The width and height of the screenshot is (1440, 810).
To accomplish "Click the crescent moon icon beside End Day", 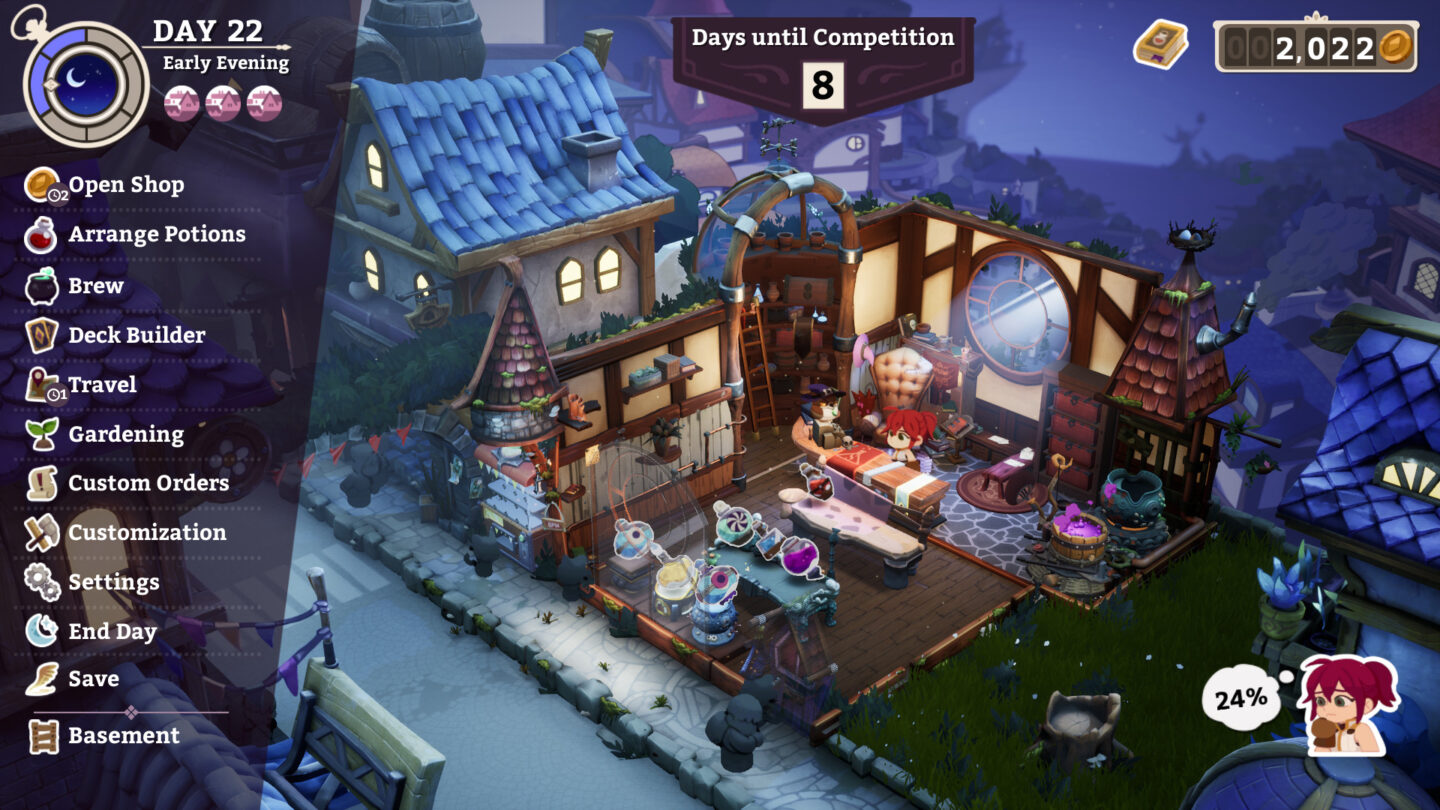I will (40, 631).
